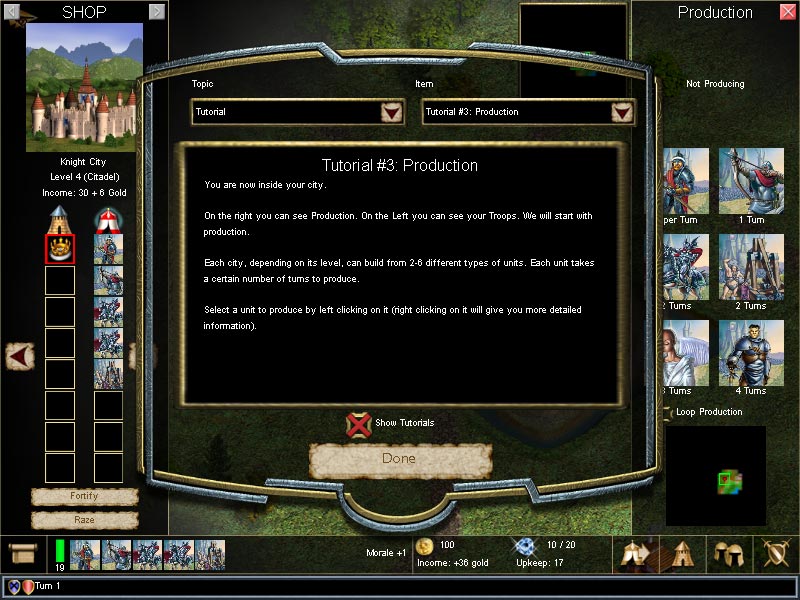This screenshot has height=600, width=800.
Task: Raze the city
Action: click(x=84, y=520)
